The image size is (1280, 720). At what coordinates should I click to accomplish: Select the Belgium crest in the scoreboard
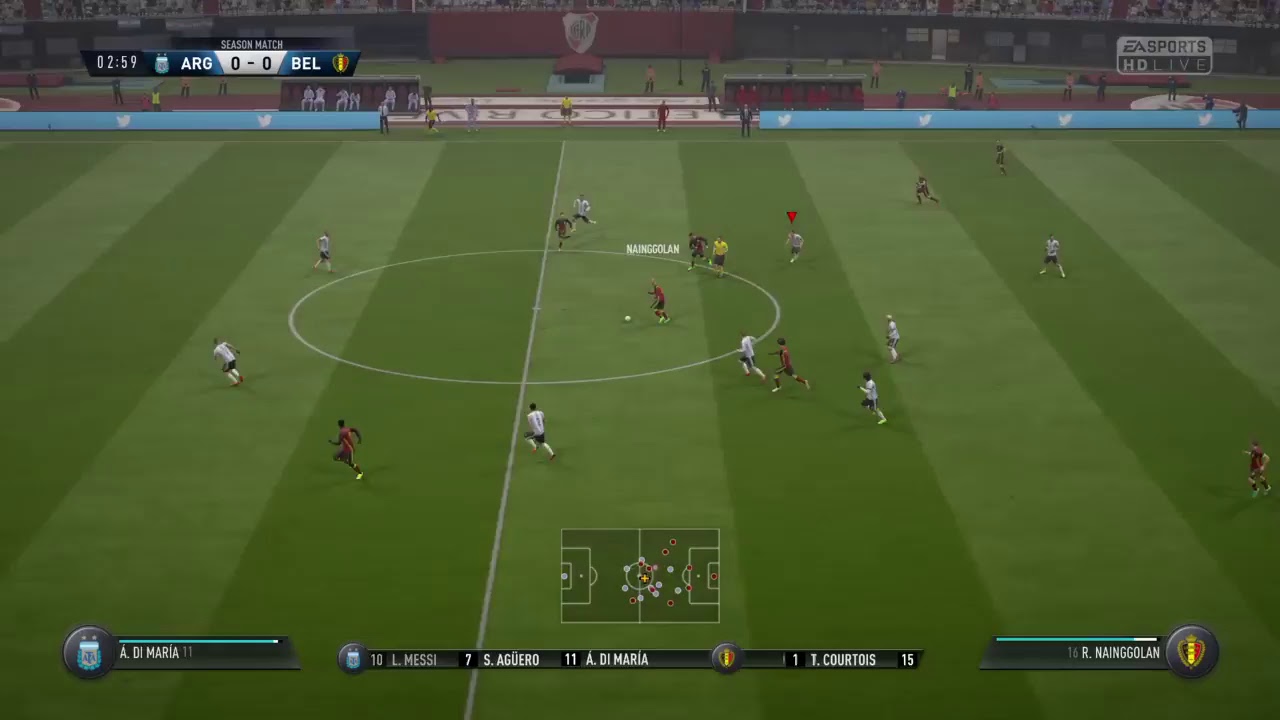click(x=341, y=63)
